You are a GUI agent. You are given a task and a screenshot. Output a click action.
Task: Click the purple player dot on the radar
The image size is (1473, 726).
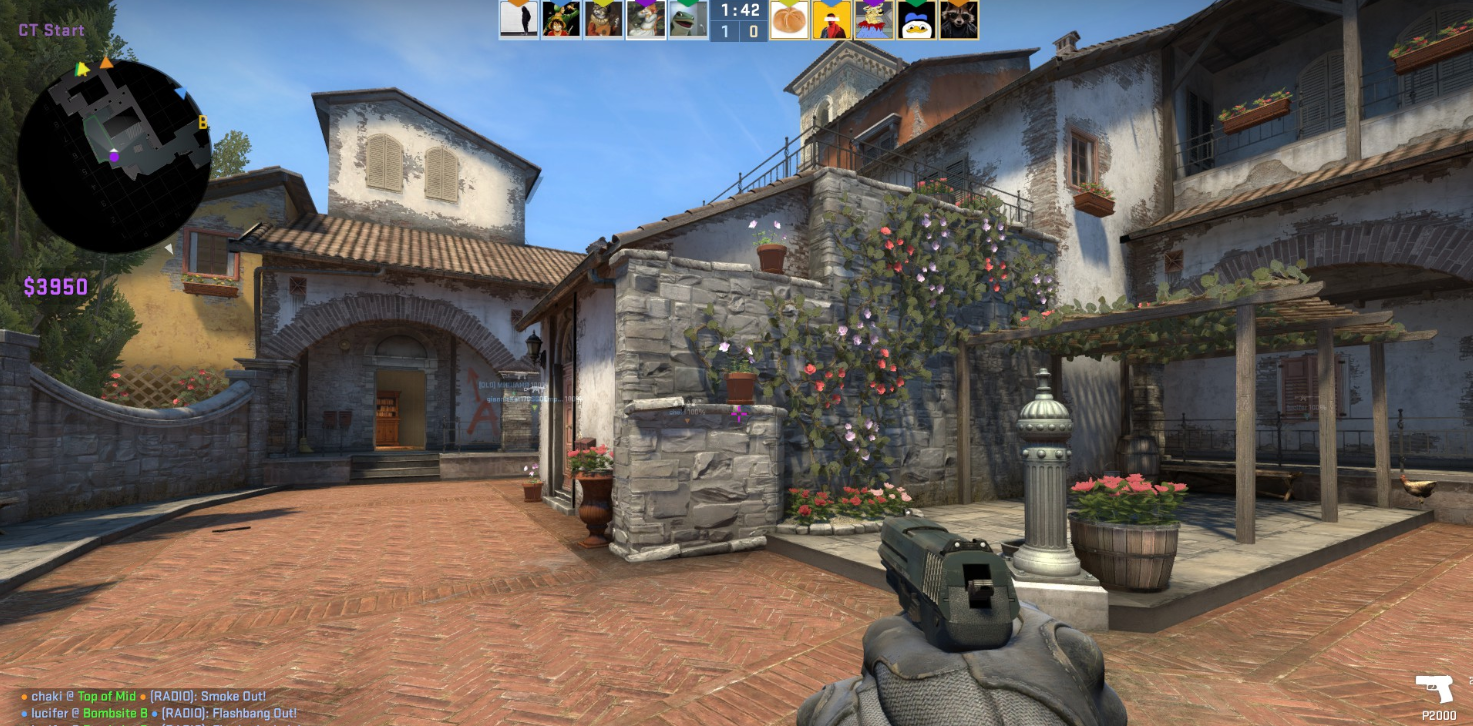pyautogui.click(x=114, y=156)
